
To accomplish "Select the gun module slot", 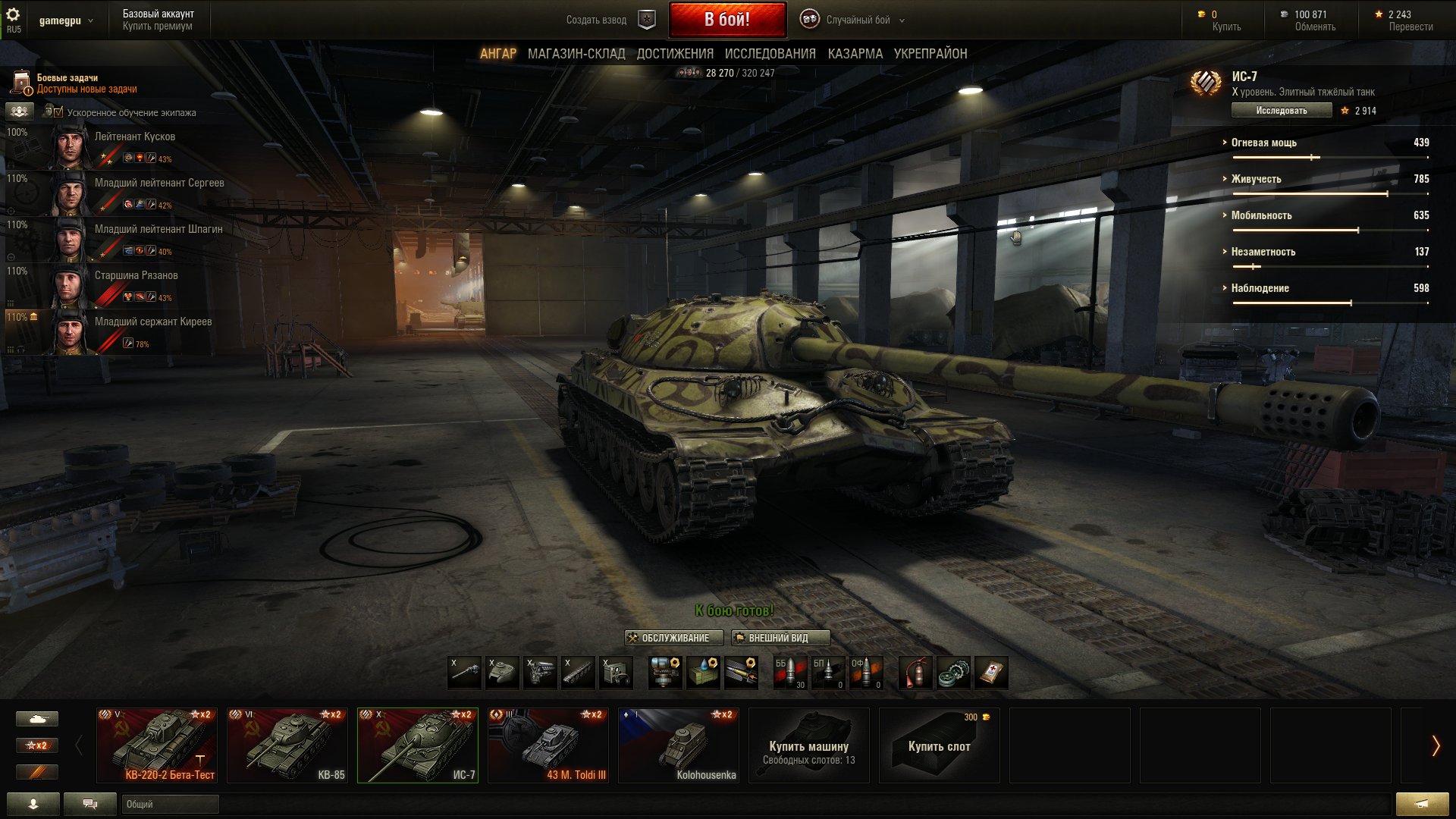I will click(463, 673).
